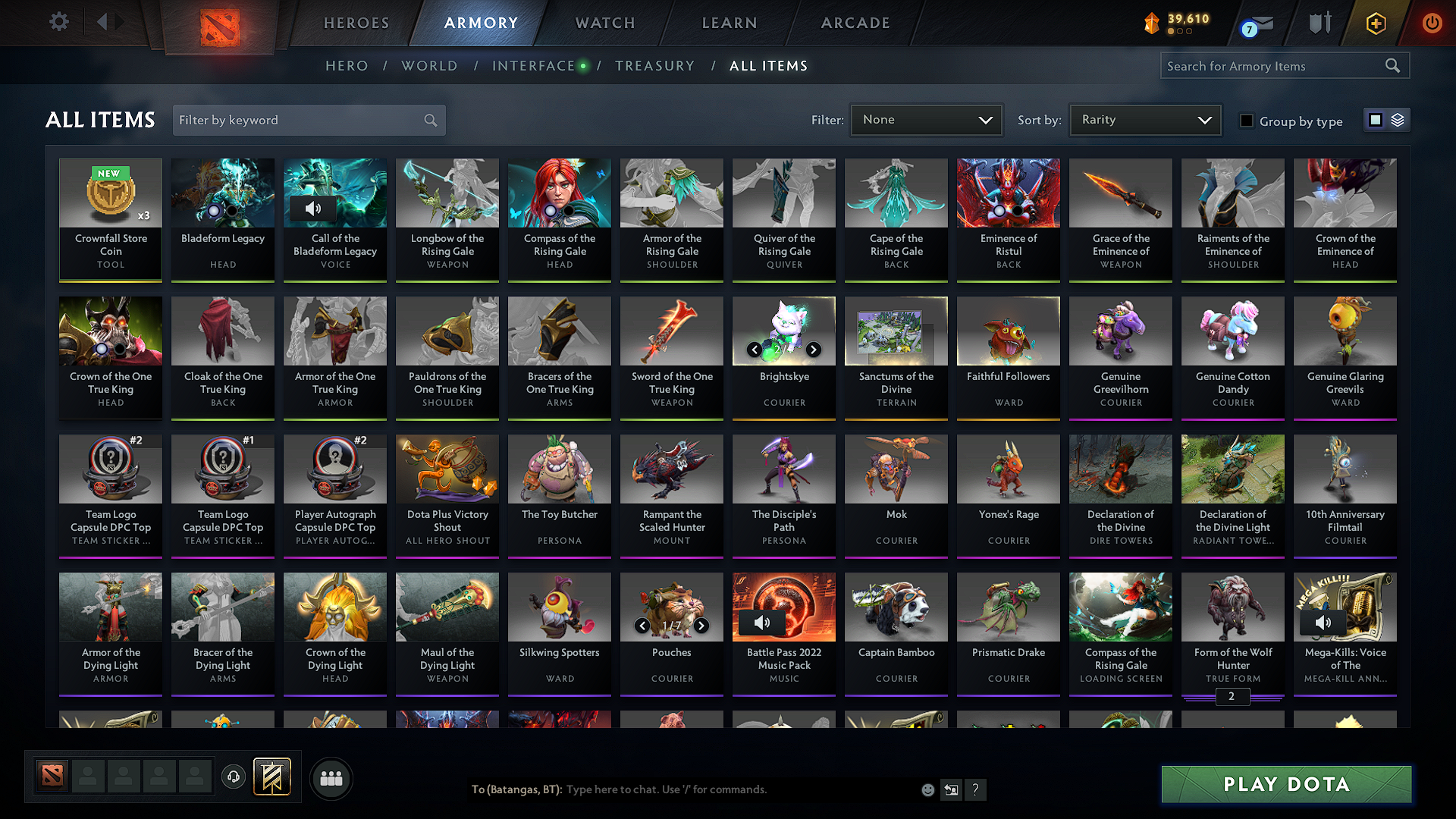Viewport: 1456px width, 819px height.
Task: Toggle the single item grid view
Action: point(1375,119)
